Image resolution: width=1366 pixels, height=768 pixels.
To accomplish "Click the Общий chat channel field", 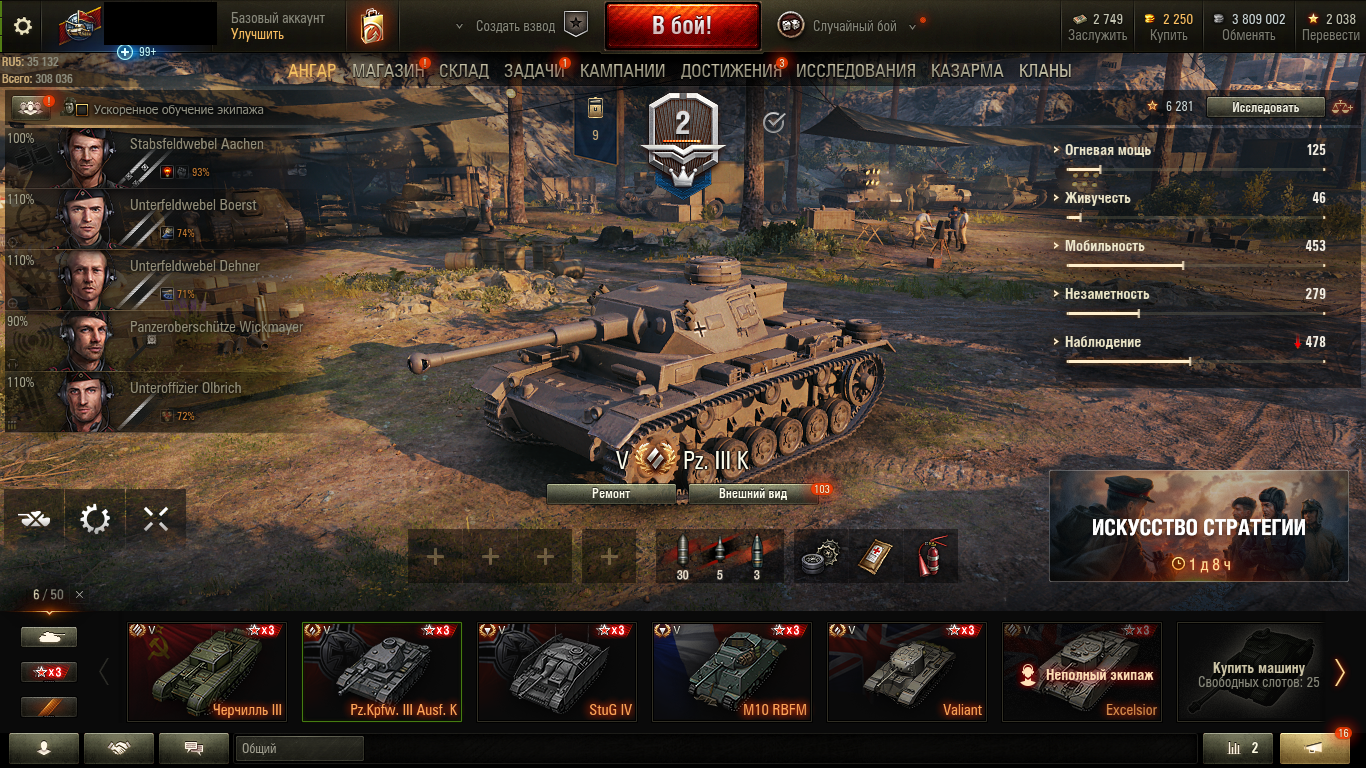I will pos(299,748).
